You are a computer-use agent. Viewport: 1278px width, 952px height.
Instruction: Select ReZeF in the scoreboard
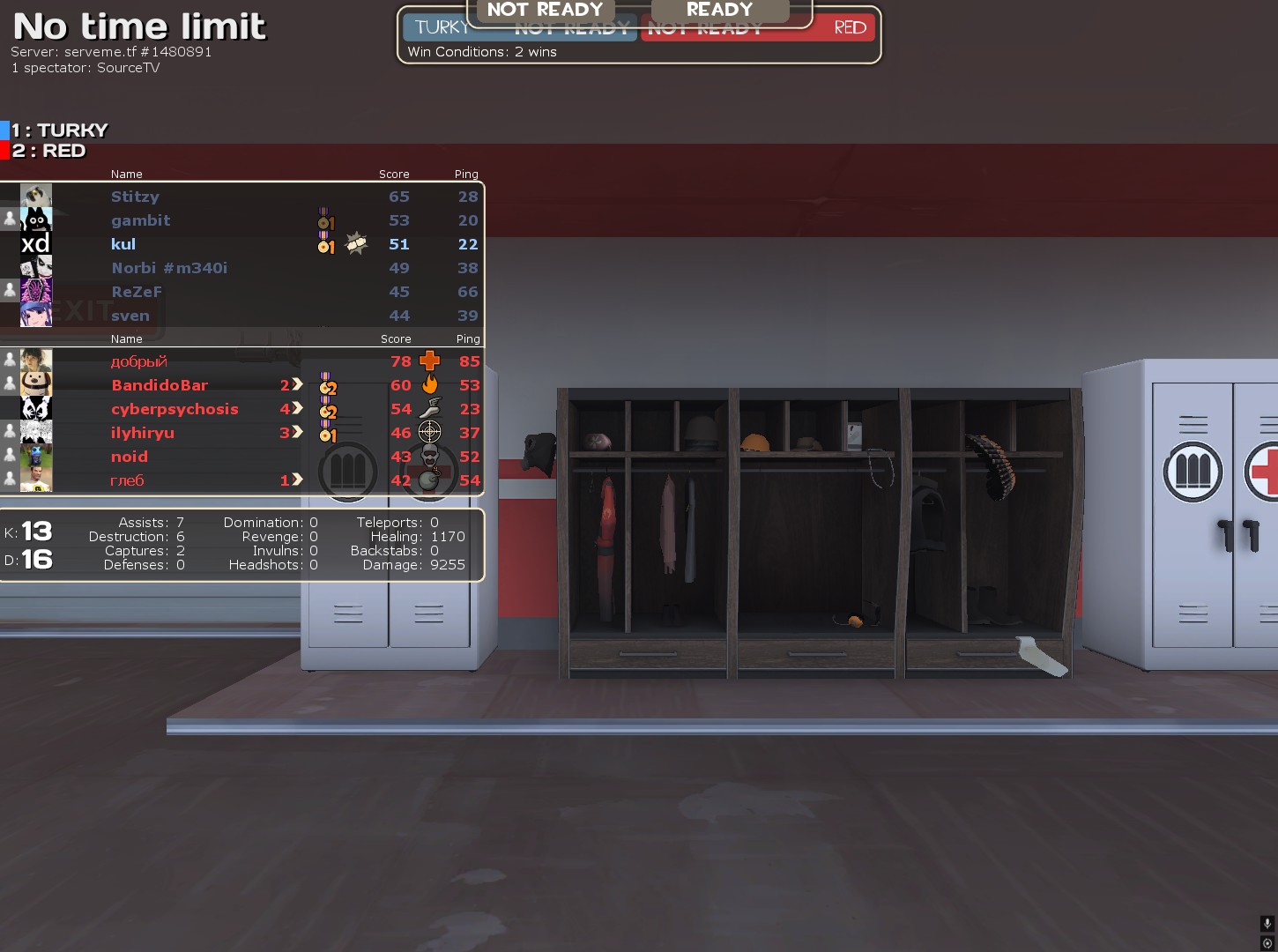(x=137, y=292)
